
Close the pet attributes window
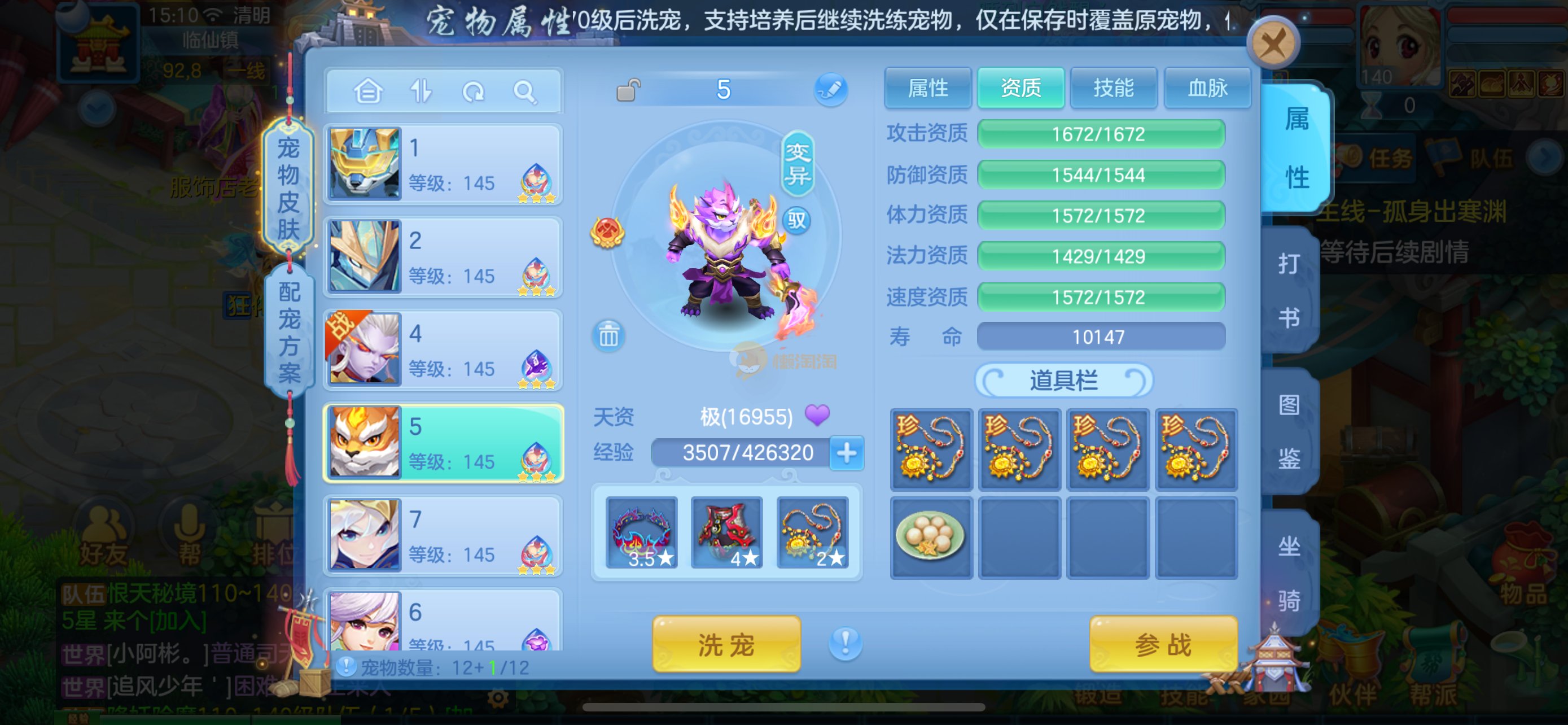click(1272, 44)
